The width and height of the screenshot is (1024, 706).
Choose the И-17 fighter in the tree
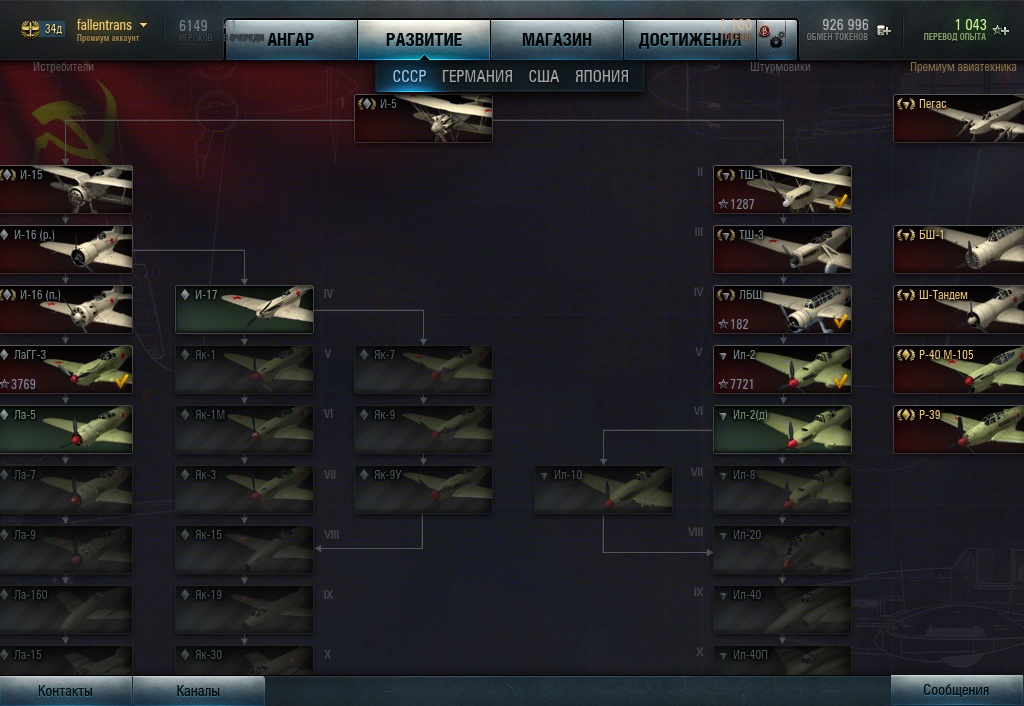tap(244, 310)
